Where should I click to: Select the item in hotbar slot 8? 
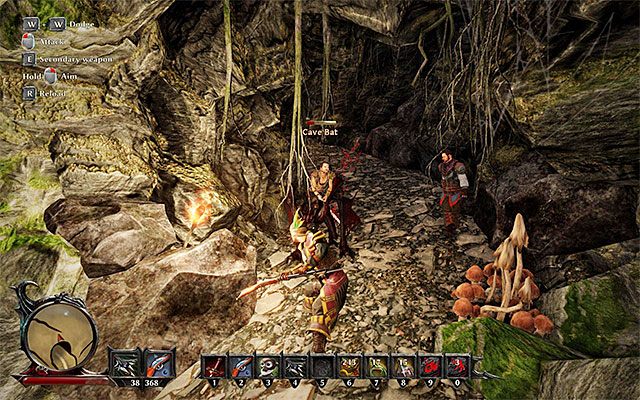coord(403,367)
